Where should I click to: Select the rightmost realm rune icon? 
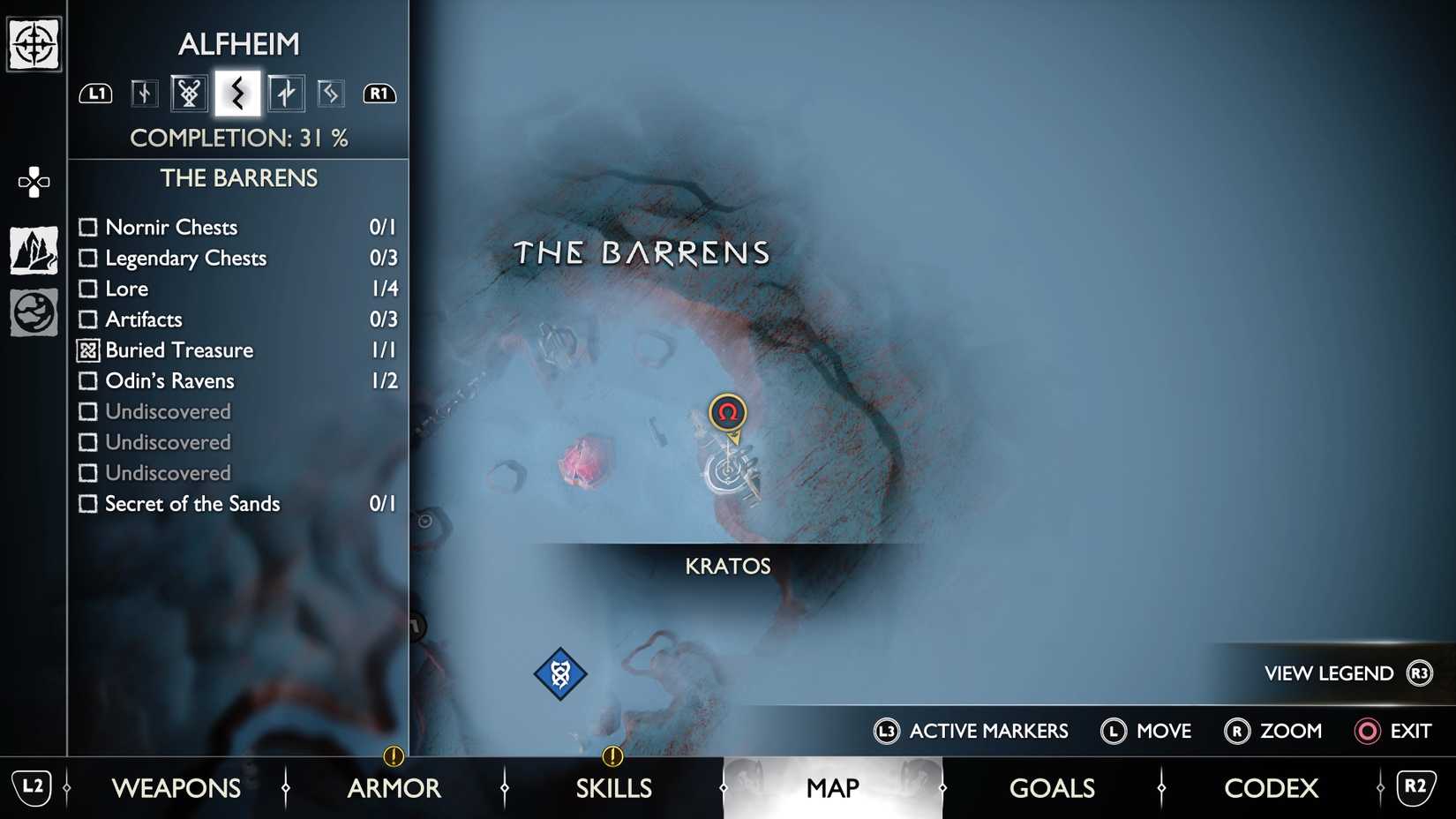(331, 93)
